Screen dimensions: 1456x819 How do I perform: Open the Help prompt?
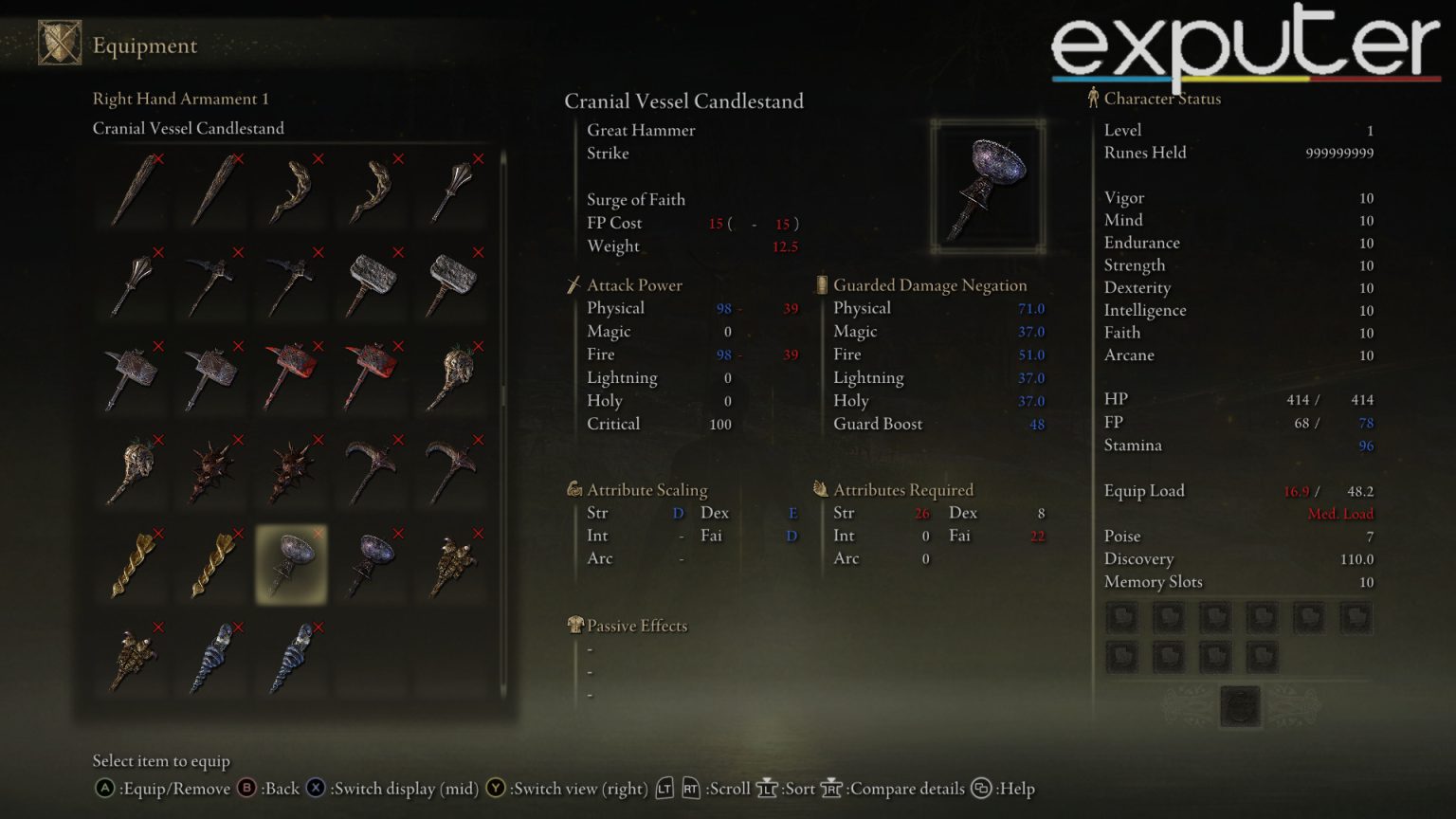click(981, 788)
